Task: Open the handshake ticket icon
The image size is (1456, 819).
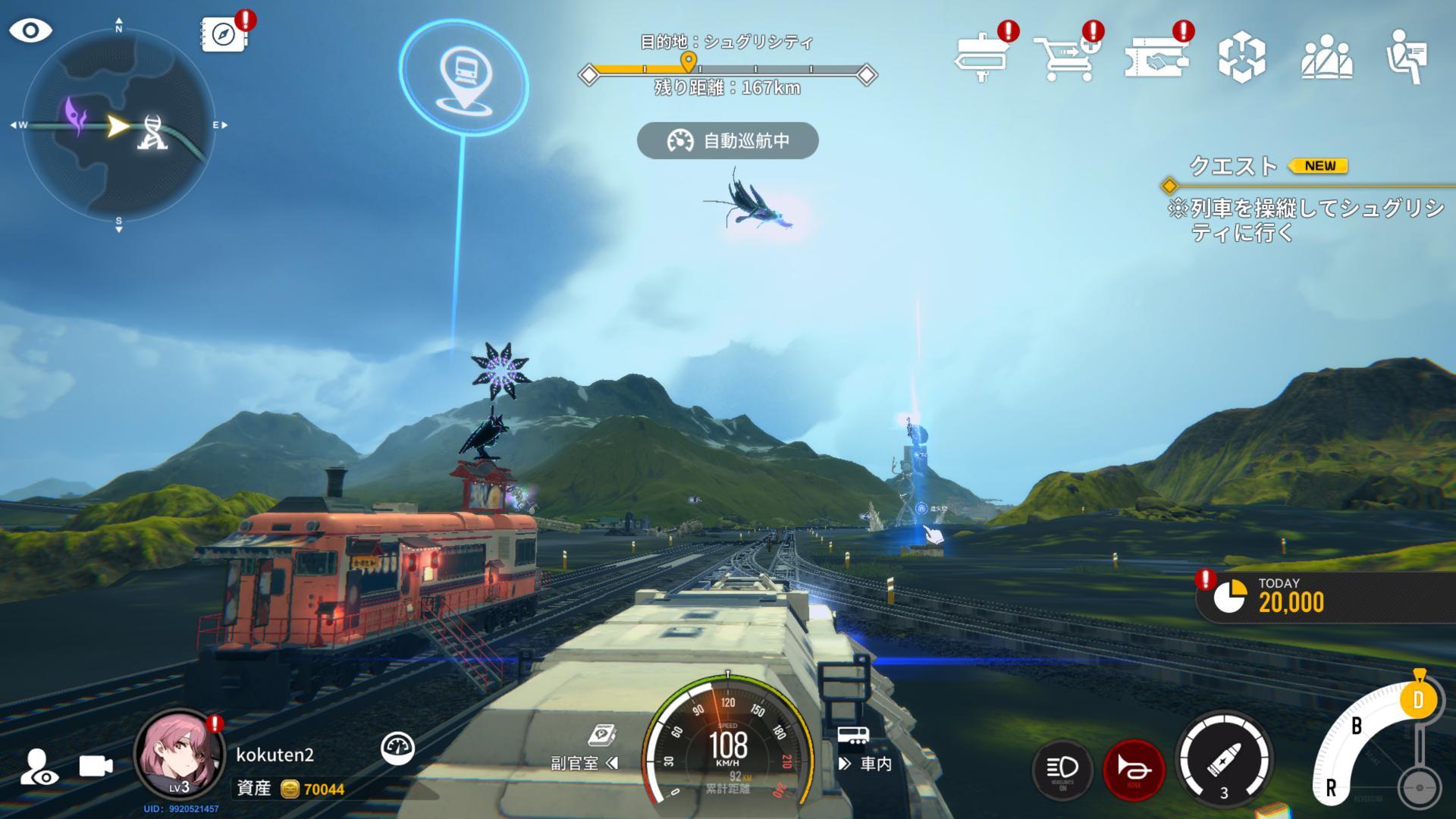Action: click(1156, 55)
